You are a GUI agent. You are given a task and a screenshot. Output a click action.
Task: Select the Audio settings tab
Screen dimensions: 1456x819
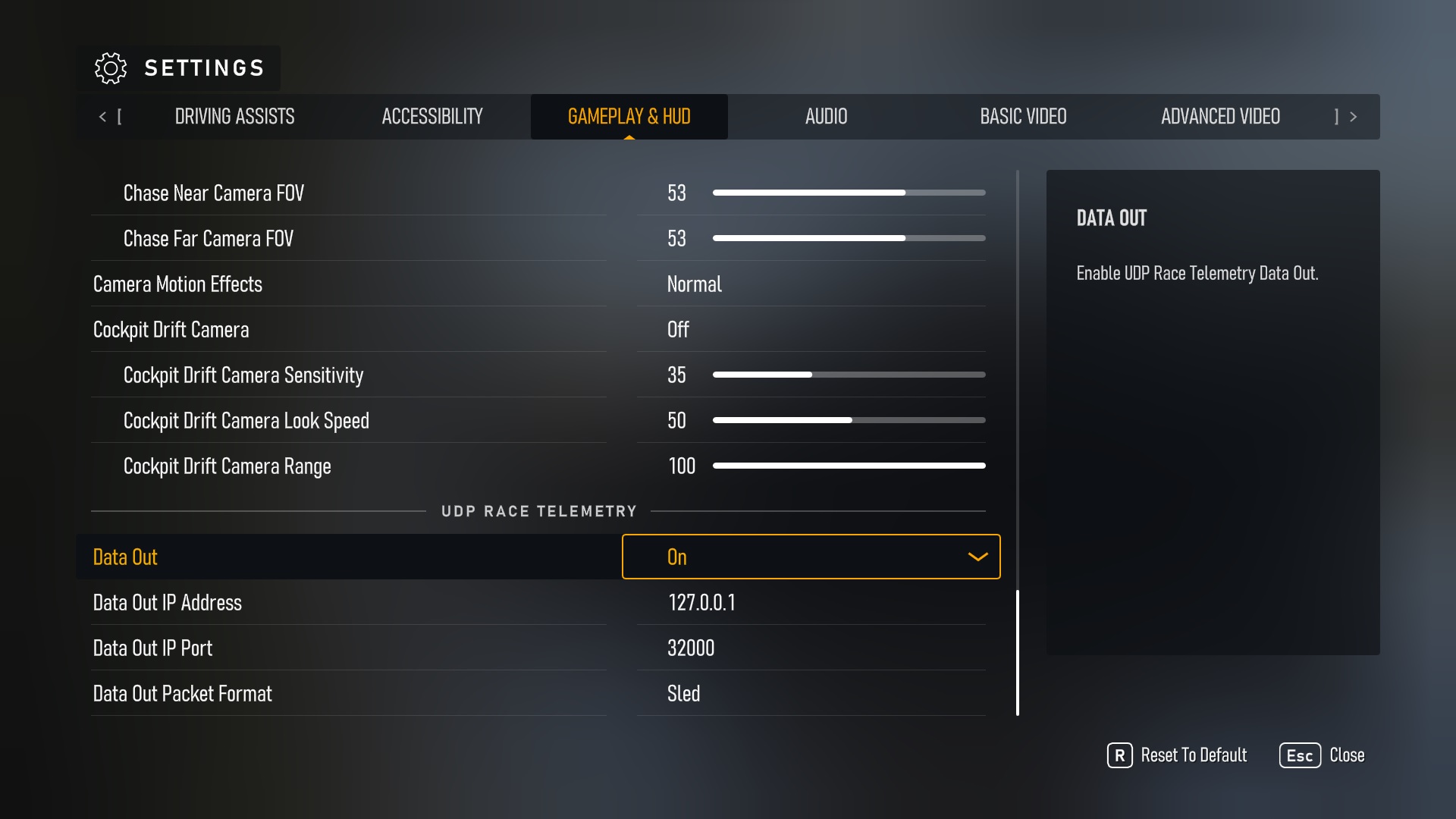click(x=826, y=117)
